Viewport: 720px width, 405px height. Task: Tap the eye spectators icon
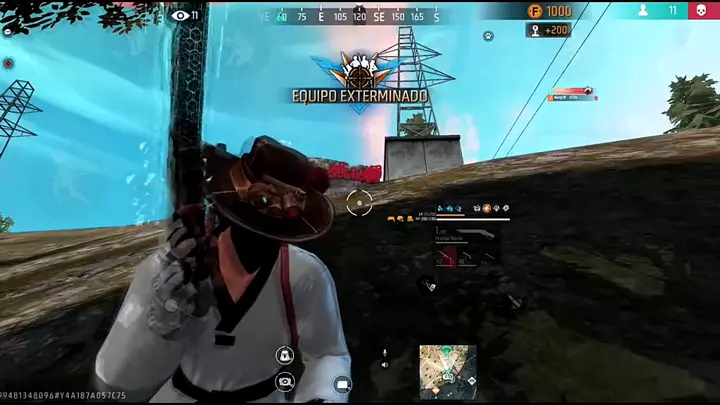click(x=180, y=15)
